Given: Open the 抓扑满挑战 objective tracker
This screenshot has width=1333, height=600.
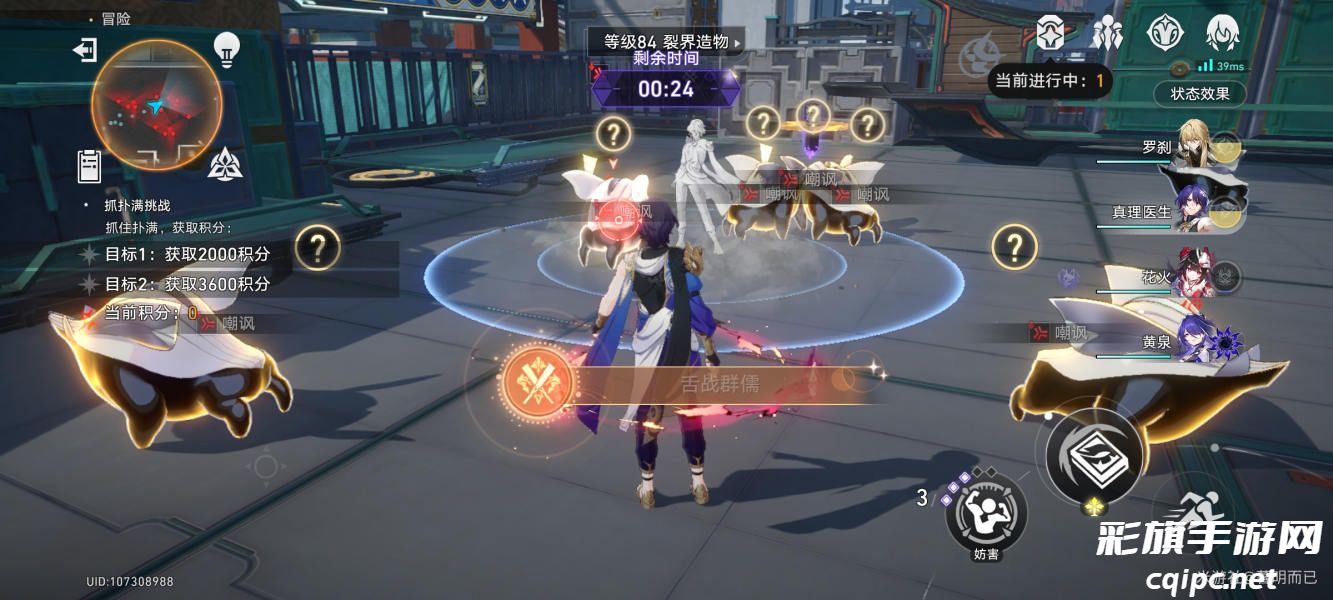Looking at the screenshot, I should (x=138, y=205).
